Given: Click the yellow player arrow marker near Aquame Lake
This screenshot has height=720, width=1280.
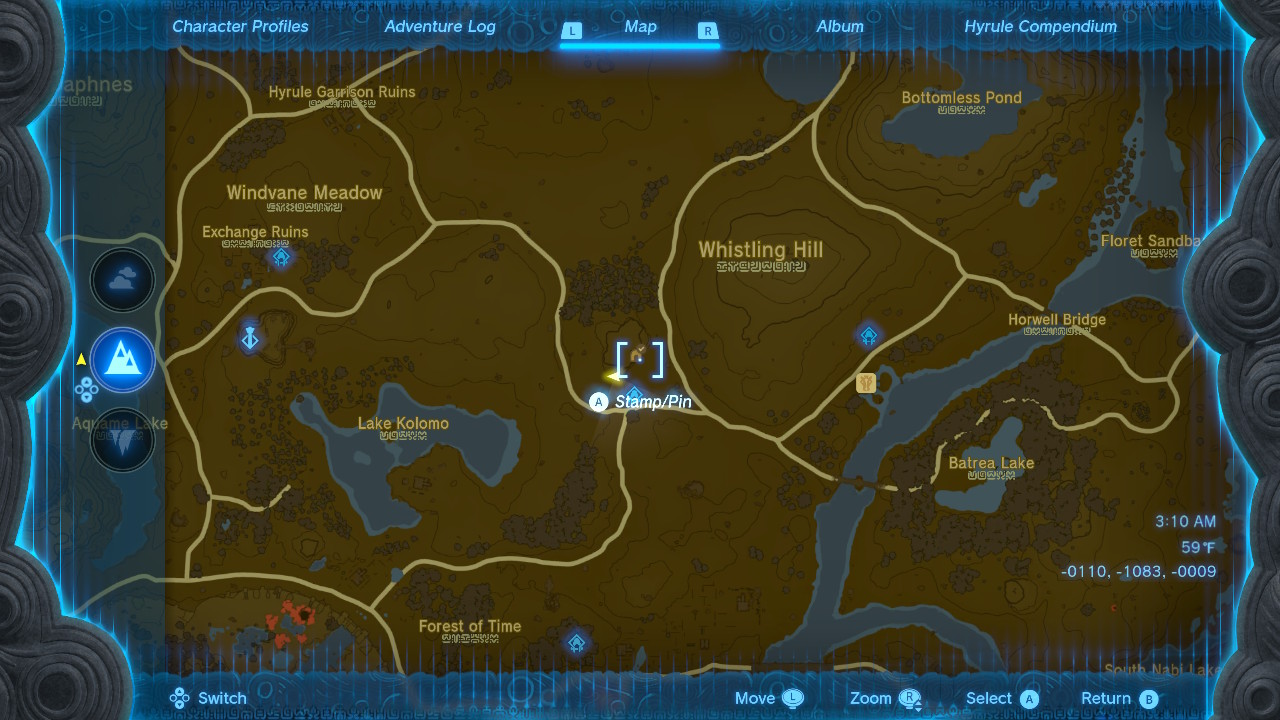Looking at the screenshot, I should [x=82, y=359].
